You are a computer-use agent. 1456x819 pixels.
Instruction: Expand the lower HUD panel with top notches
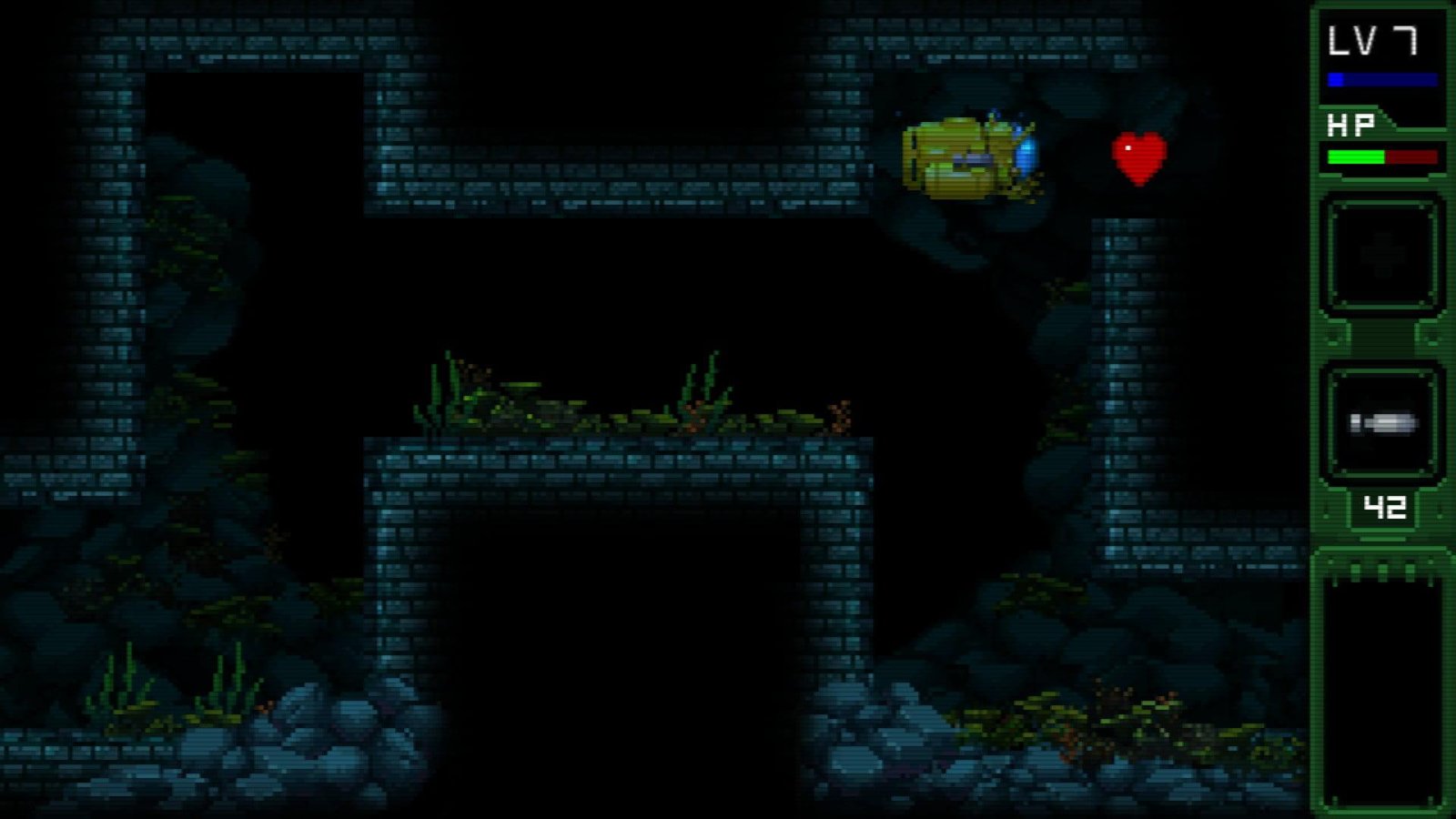pyautogui.click(x=1381, y=573)
